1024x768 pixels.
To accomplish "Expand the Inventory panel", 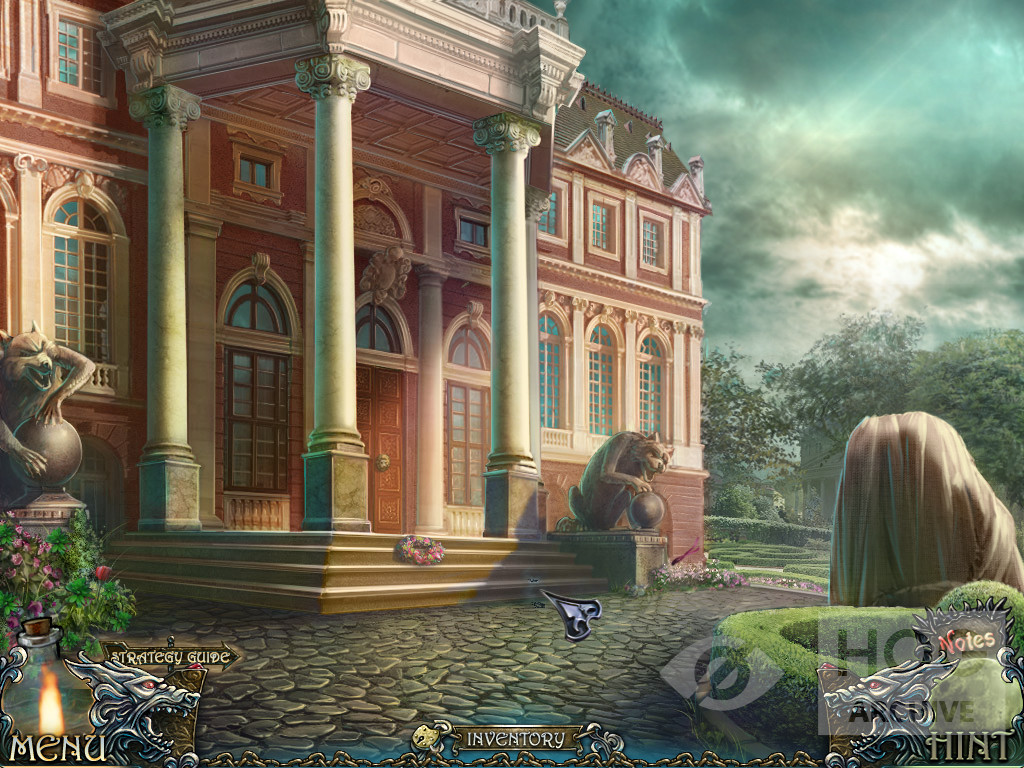I will pyautogui.click(x=514, y=740).
